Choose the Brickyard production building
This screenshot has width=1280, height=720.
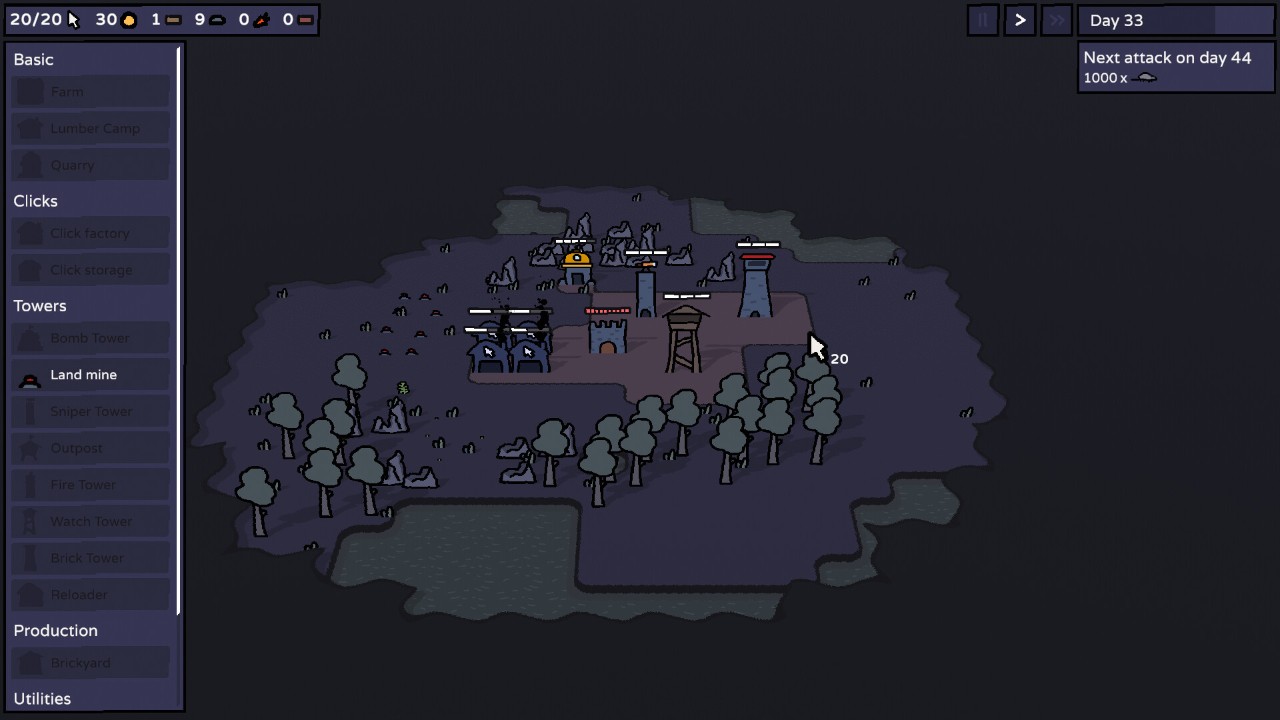point(90,663)
